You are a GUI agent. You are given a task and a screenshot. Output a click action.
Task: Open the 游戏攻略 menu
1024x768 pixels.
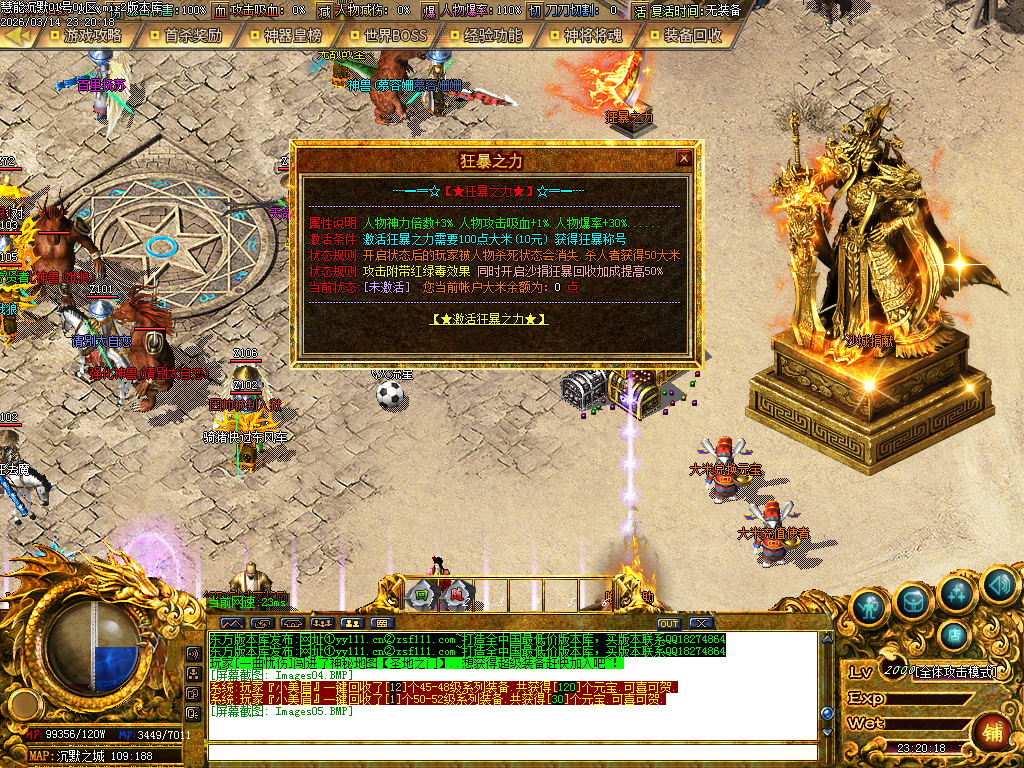[x=91, y=35]
